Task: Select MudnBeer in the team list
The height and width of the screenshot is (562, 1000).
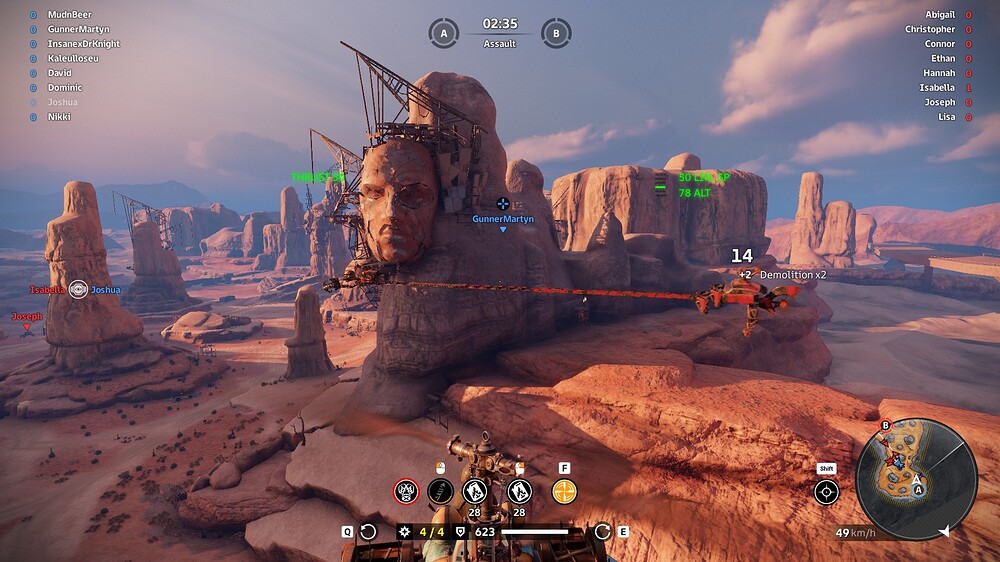Action: click(x=69, y=15)
